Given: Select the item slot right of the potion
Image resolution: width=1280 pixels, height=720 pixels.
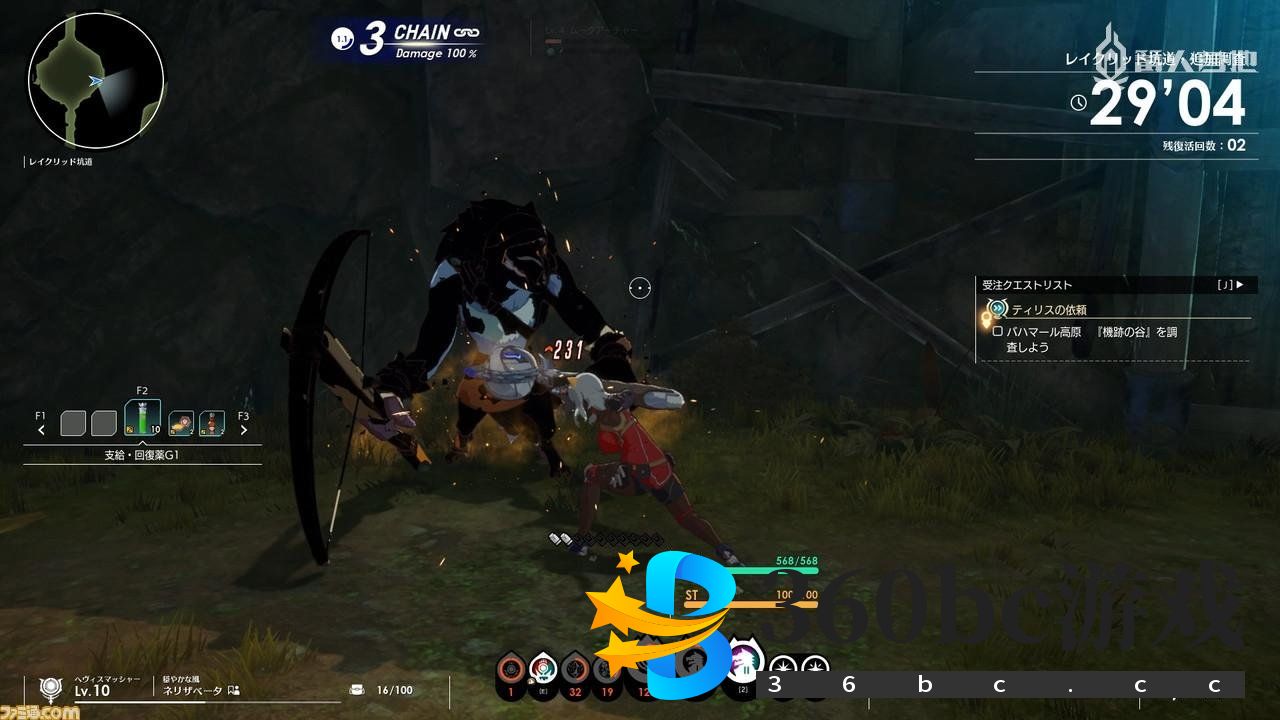Looking at the screenshot, I should [x=181, y=423].
